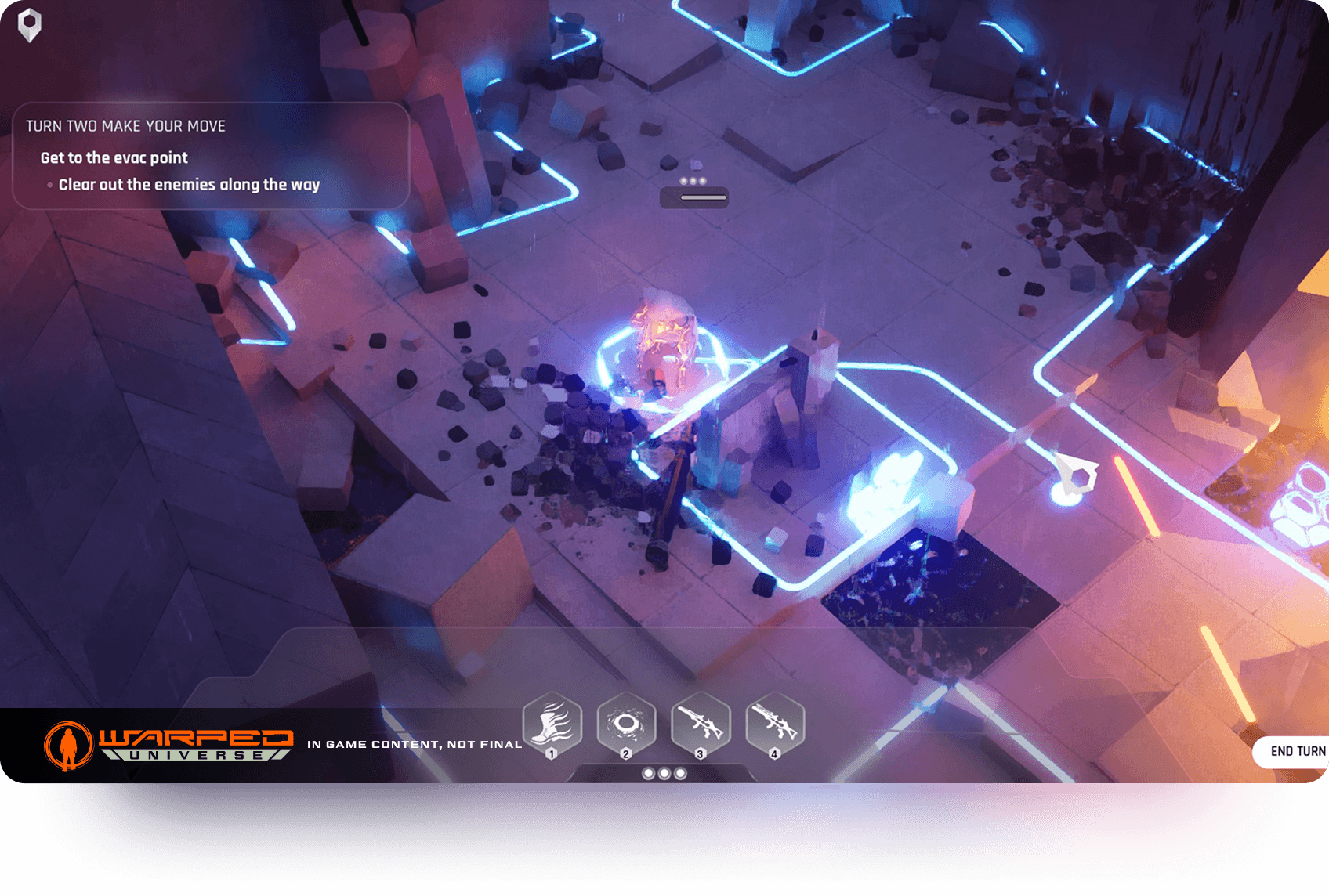Open the Turn Two objective panel
Viewport: 1329px width, 896px height.
click(x=210, y=156)
